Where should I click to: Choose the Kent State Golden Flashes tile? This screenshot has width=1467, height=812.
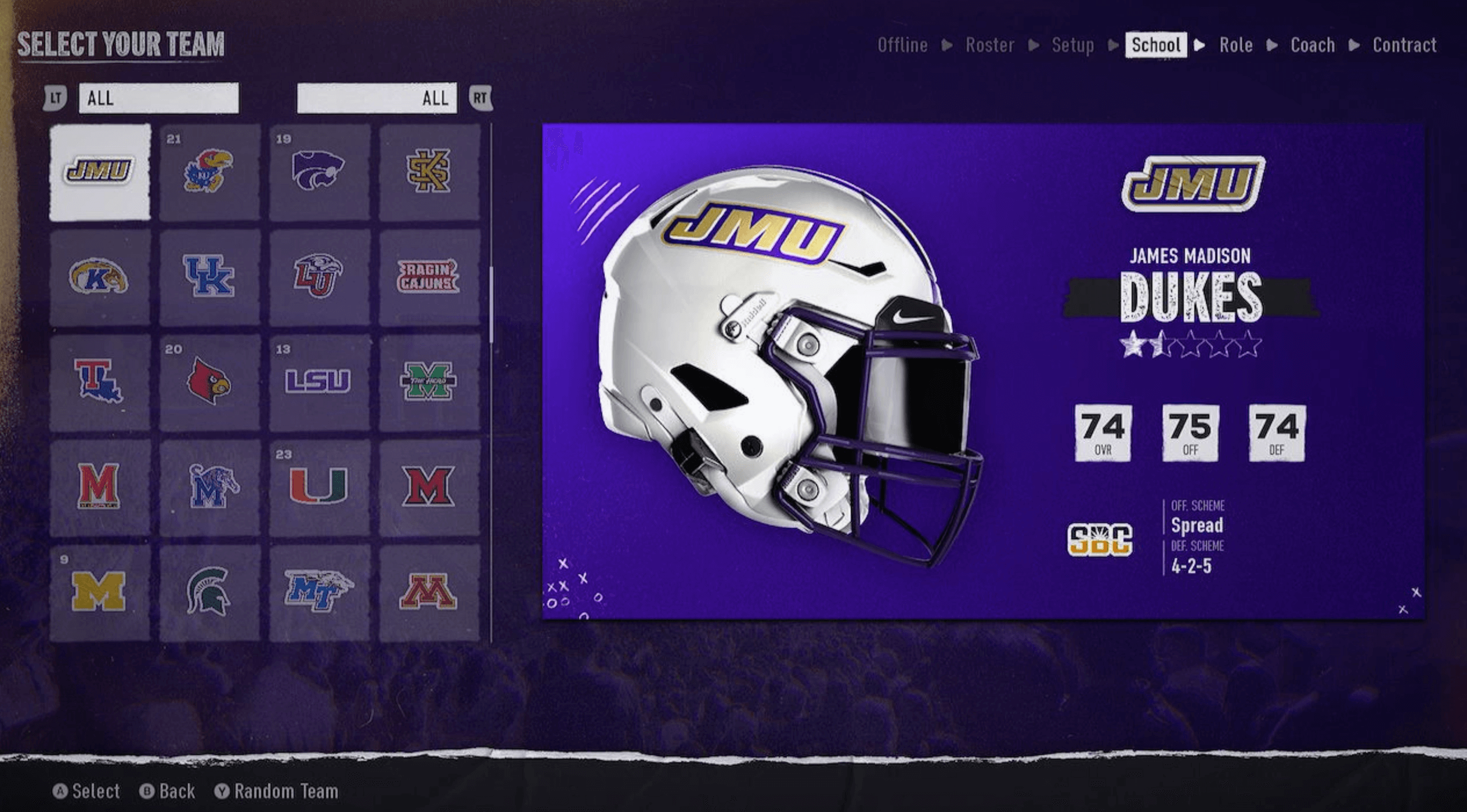coord(100,277)
